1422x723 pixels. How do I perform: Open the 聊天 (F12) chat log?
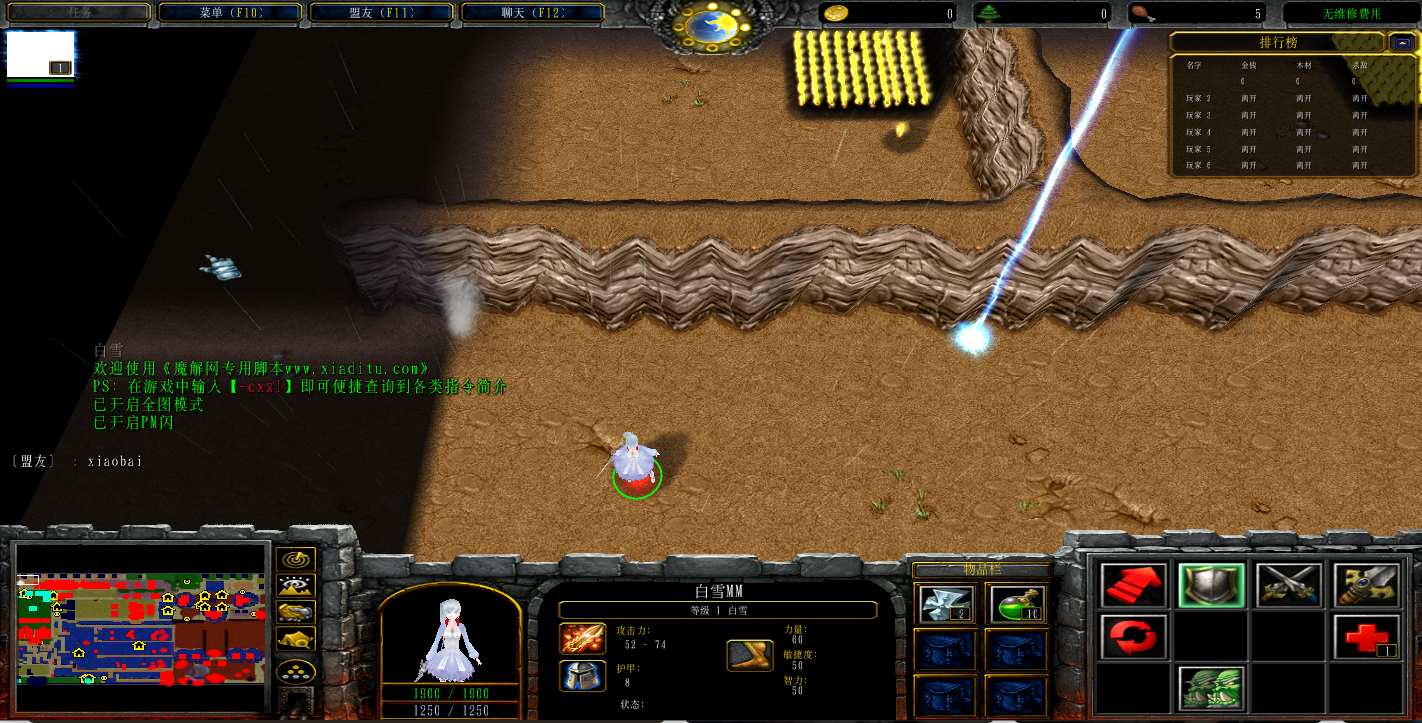coord(532,13)
